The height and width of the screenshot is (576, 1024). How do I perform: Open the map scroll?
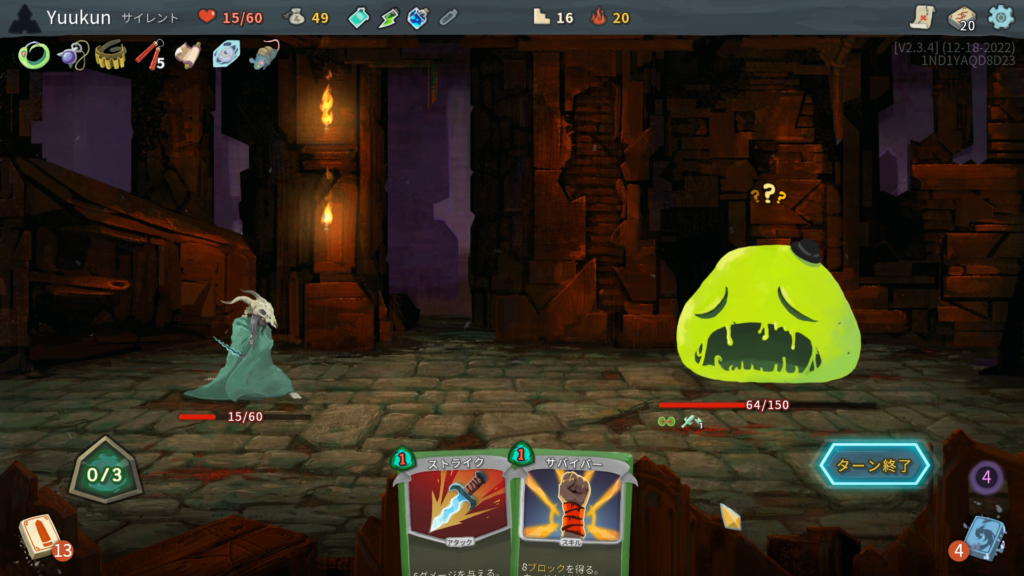coord(922,17)
